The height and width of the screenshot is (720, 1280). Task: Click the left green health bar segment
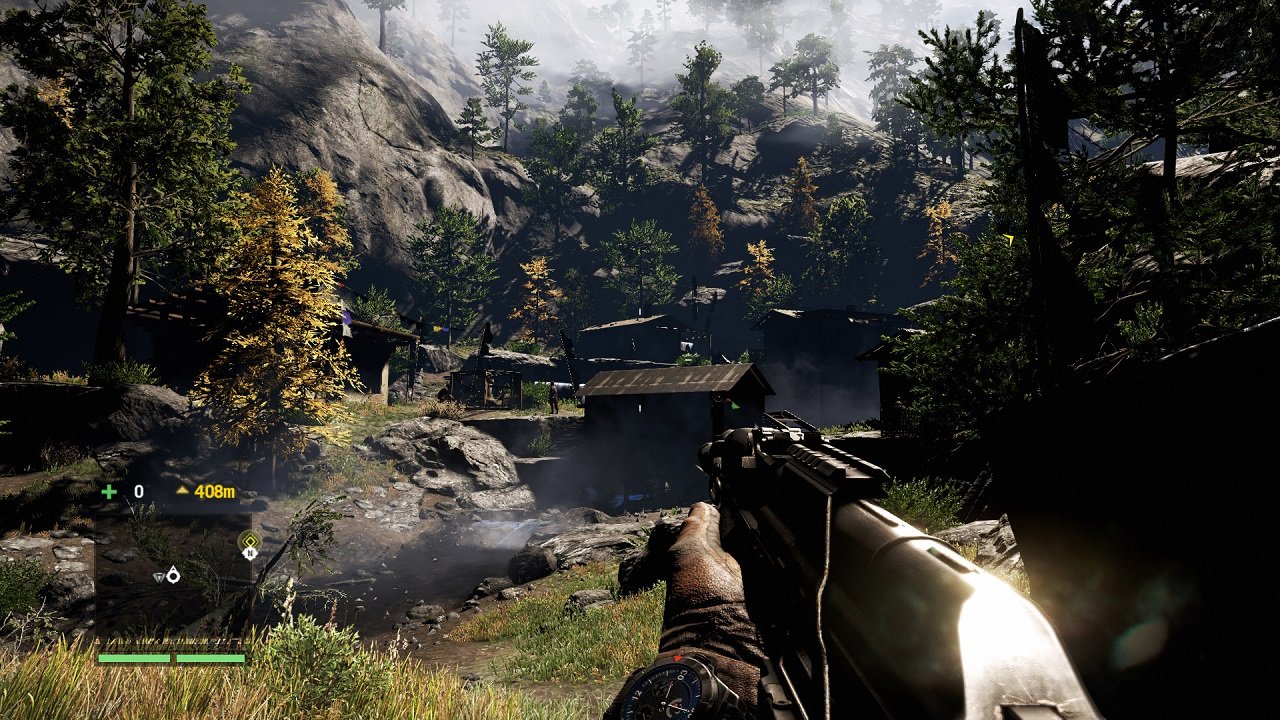coord(134,659)
